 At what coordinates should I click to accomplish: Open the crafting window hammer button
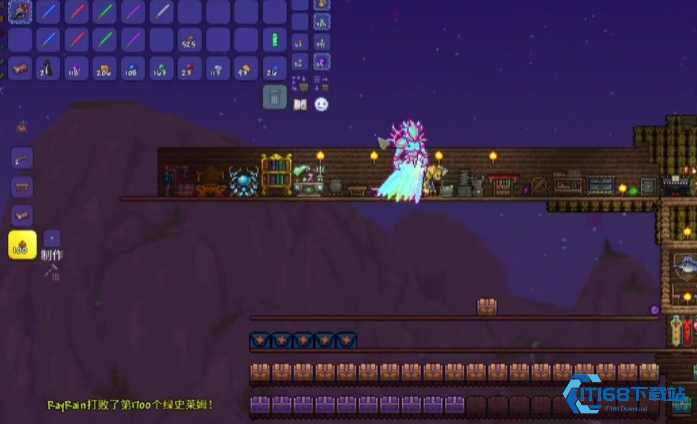[x=49, y=271]
